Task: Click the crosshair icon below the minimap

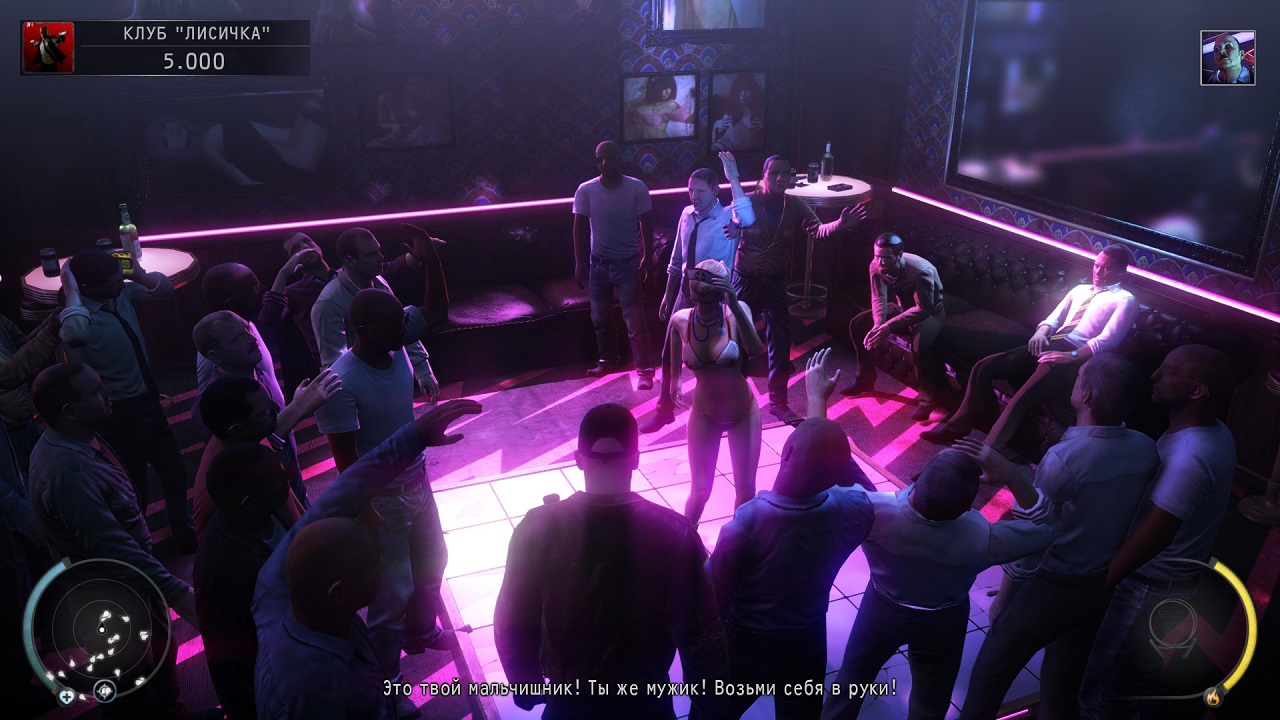Action: click(x=104, y=690)
